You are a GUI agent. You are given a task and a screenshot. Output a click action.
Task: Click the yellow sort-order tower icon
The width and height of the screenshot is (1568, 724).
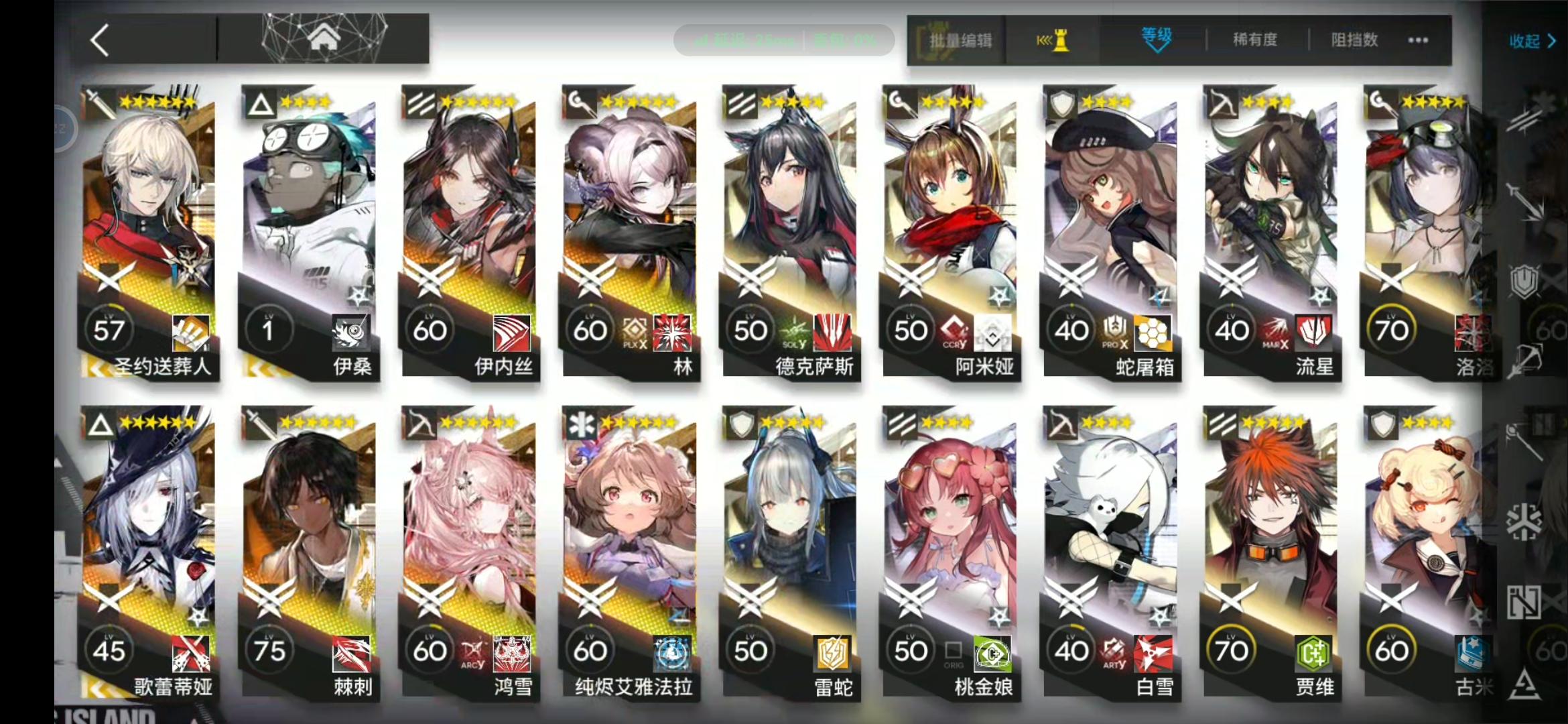[1052, 40]
